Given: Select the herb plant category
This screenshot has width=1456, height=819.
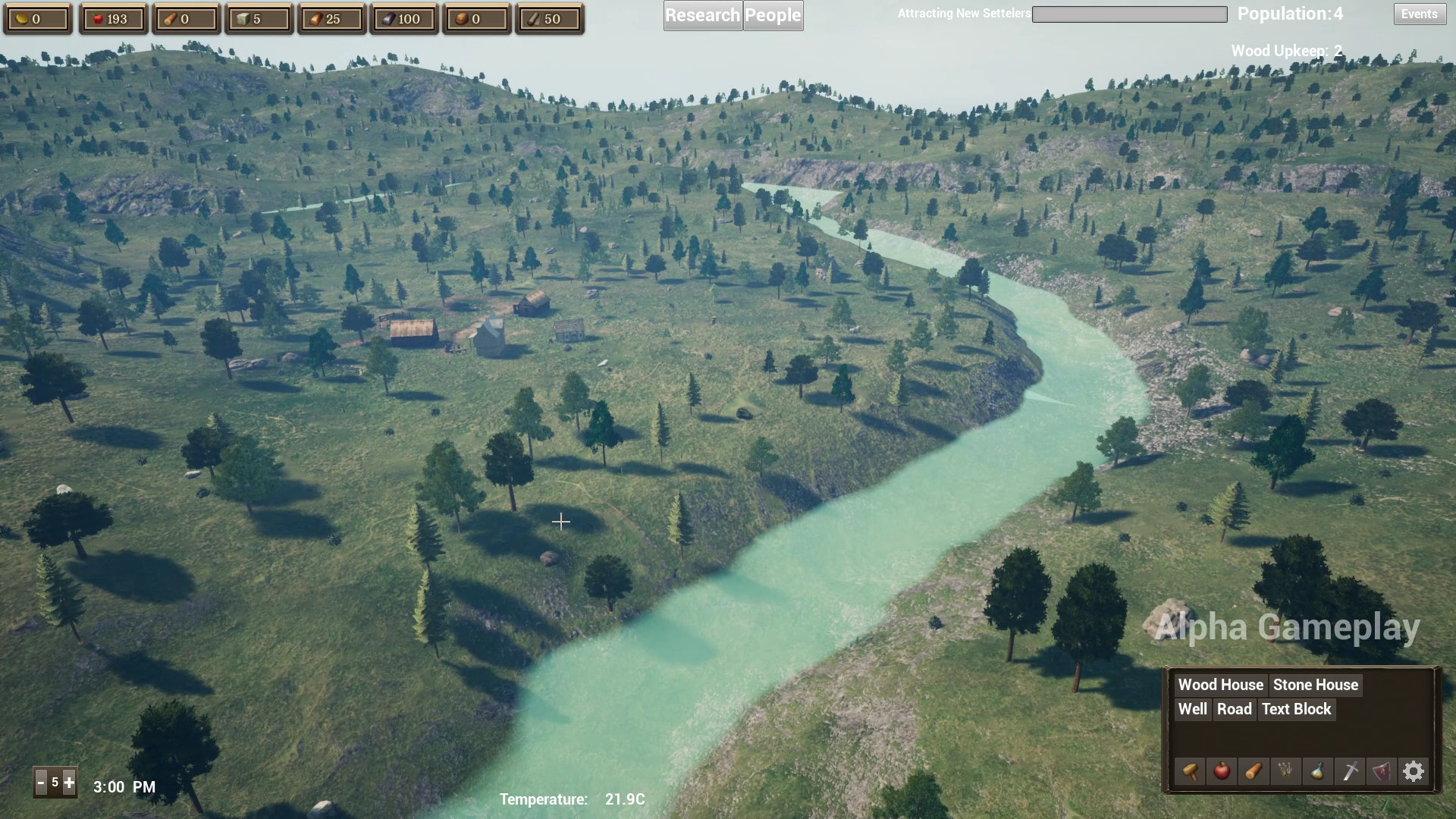Looking at the screenshot, I should coord(1285,771).
